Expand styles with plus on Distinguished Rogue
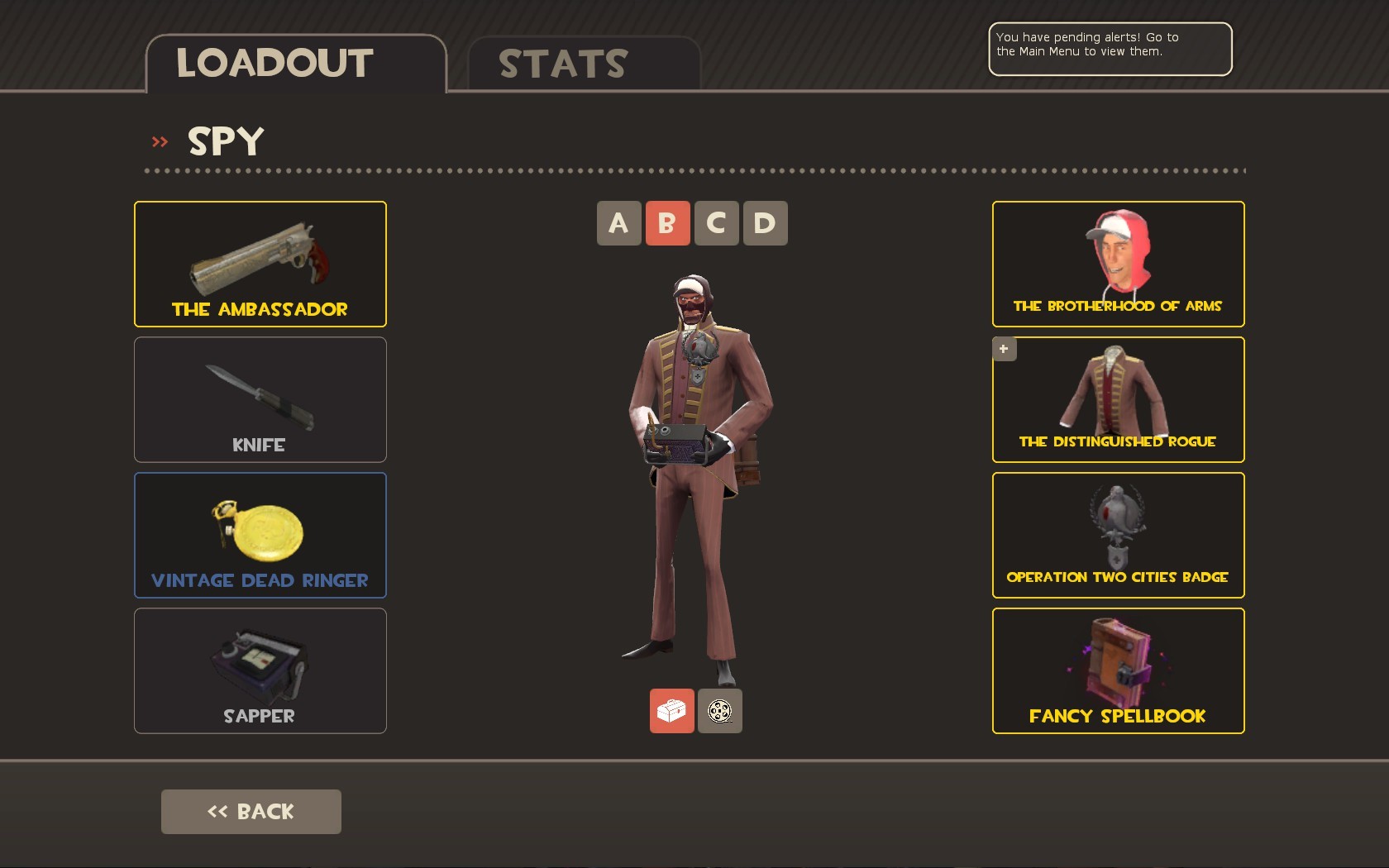The image size is (1389, 868). [1004, 349]
